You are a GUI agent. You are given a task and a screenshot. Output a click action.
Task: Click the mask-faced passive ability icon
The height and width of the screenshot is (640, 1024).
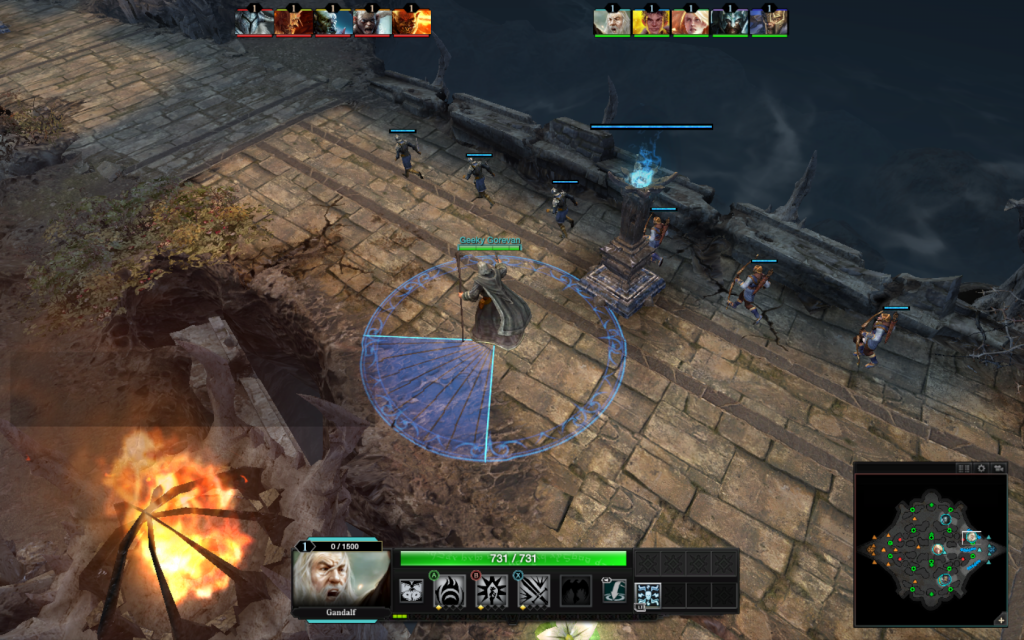[410, 591]
